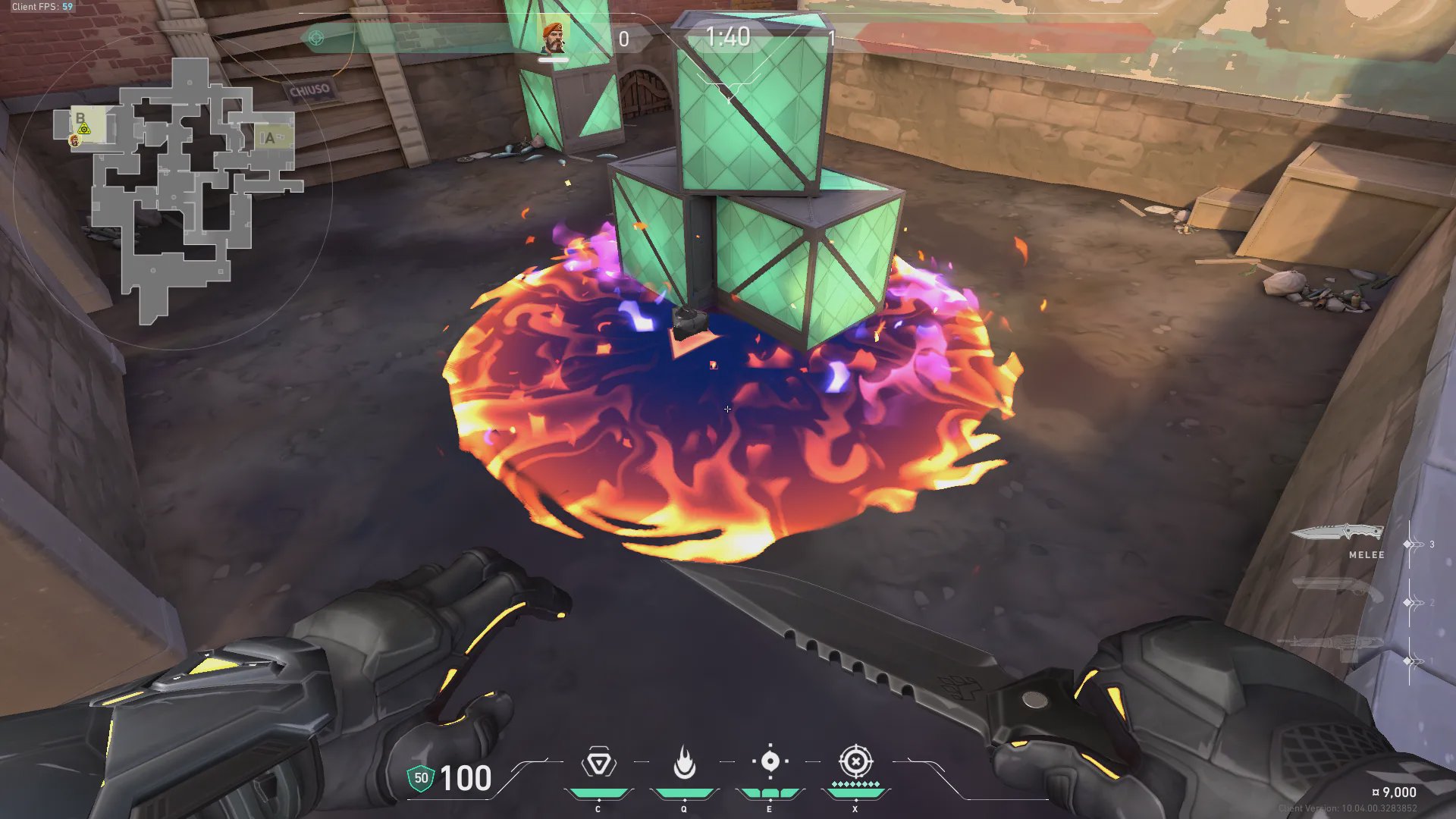
Task: Trigger the Orbital Strike ultimate icon
Action: 855,761
